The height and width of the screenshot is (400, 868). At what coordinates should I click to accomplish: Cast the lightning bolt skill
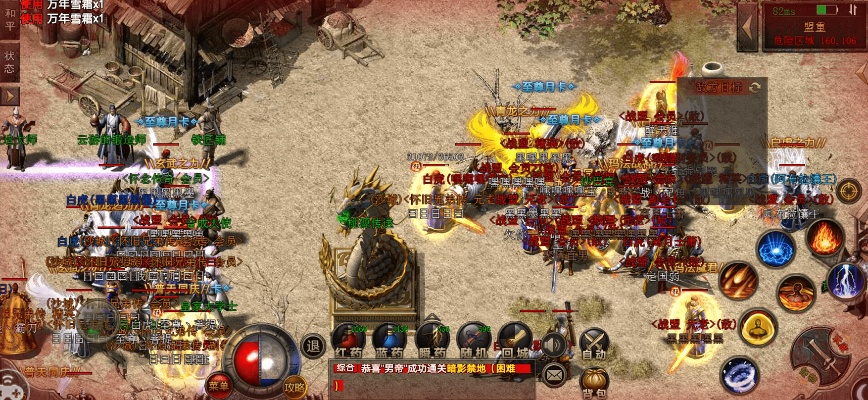pyautogui.click(x=845, y=281)
